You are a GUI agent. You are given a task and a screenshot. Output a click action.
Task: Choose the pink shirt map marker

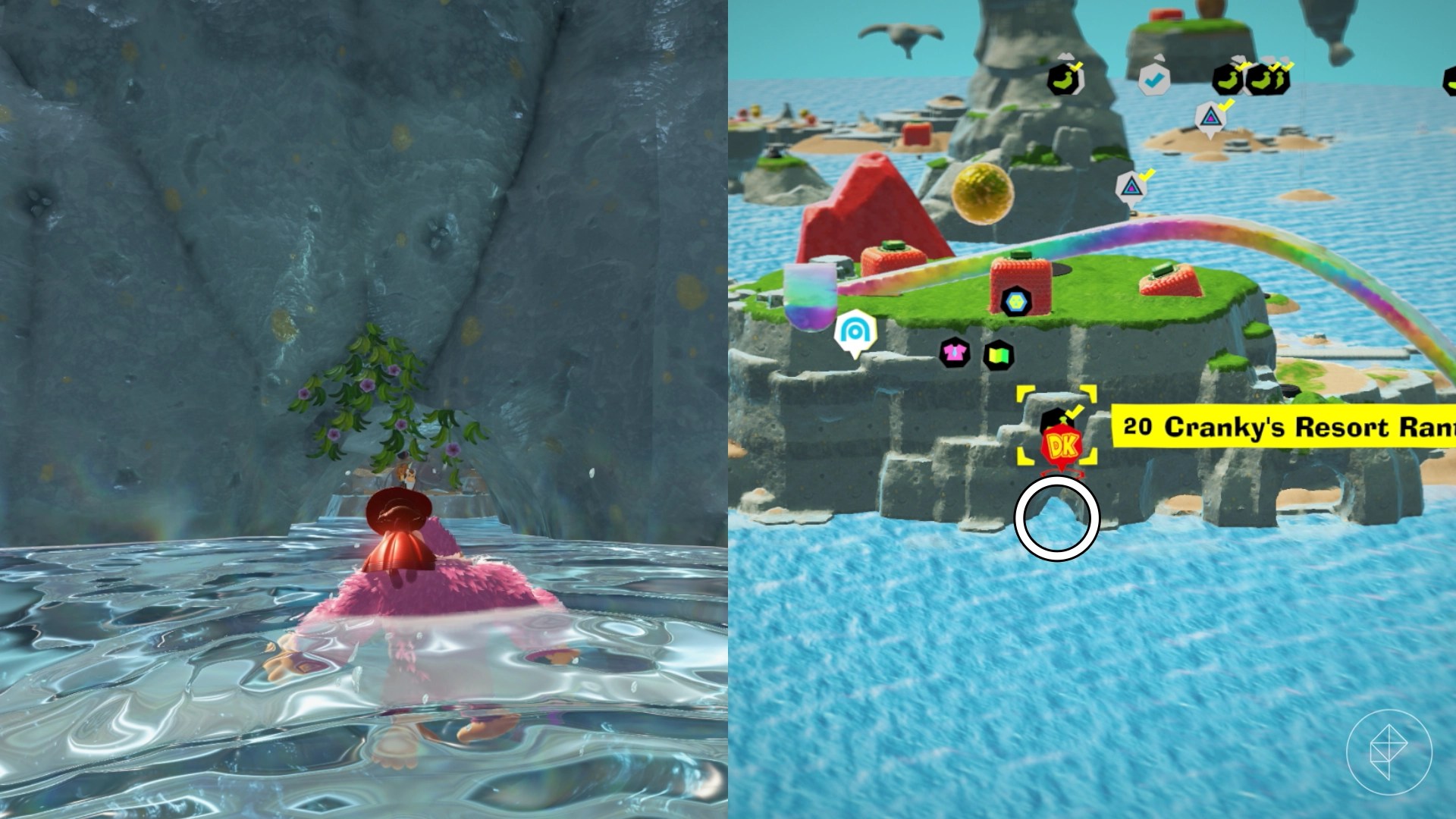pyautogui.click(x=954, y=353)
